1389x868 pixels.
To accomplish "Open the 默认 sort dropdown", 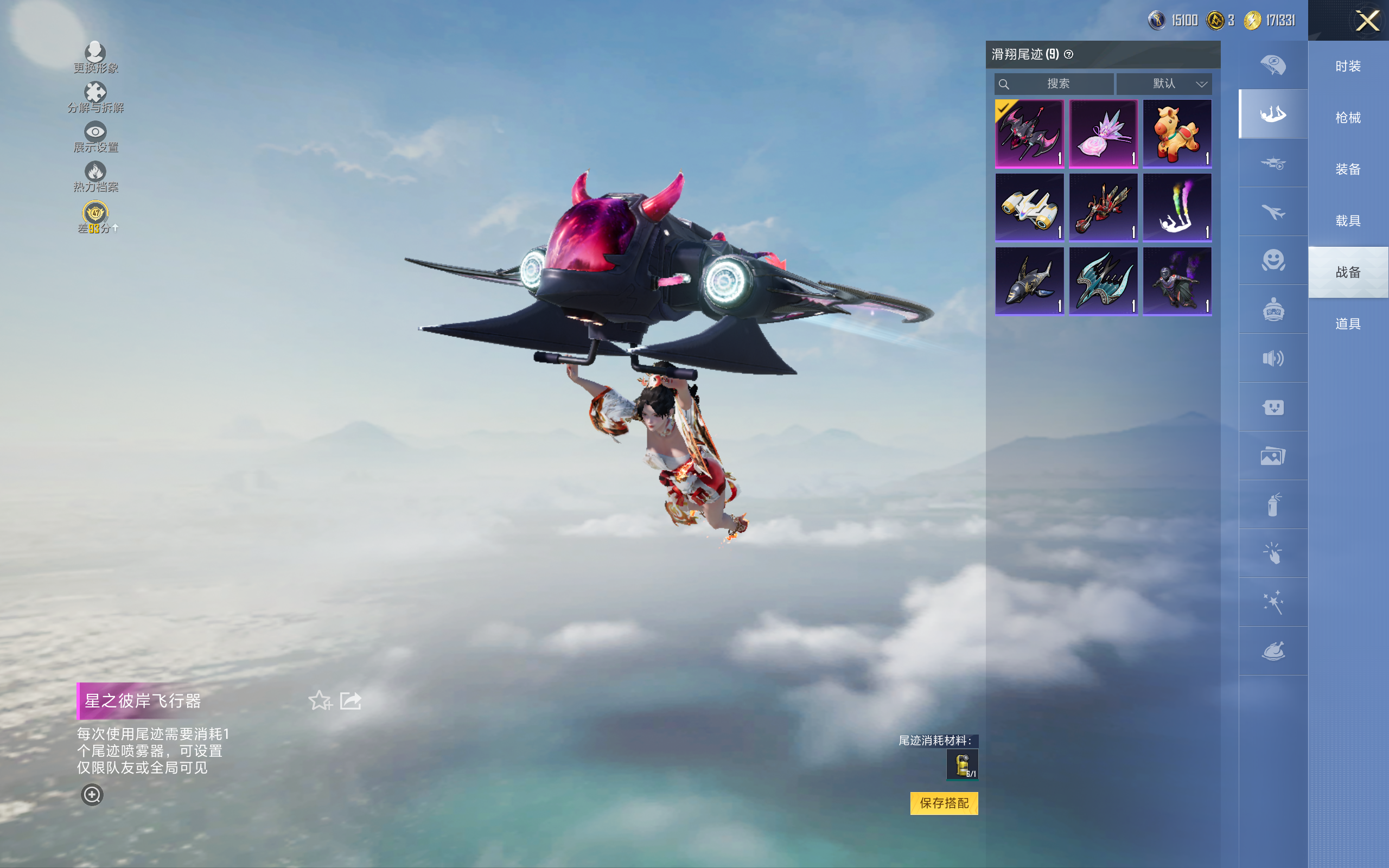I will (1164, 84).
